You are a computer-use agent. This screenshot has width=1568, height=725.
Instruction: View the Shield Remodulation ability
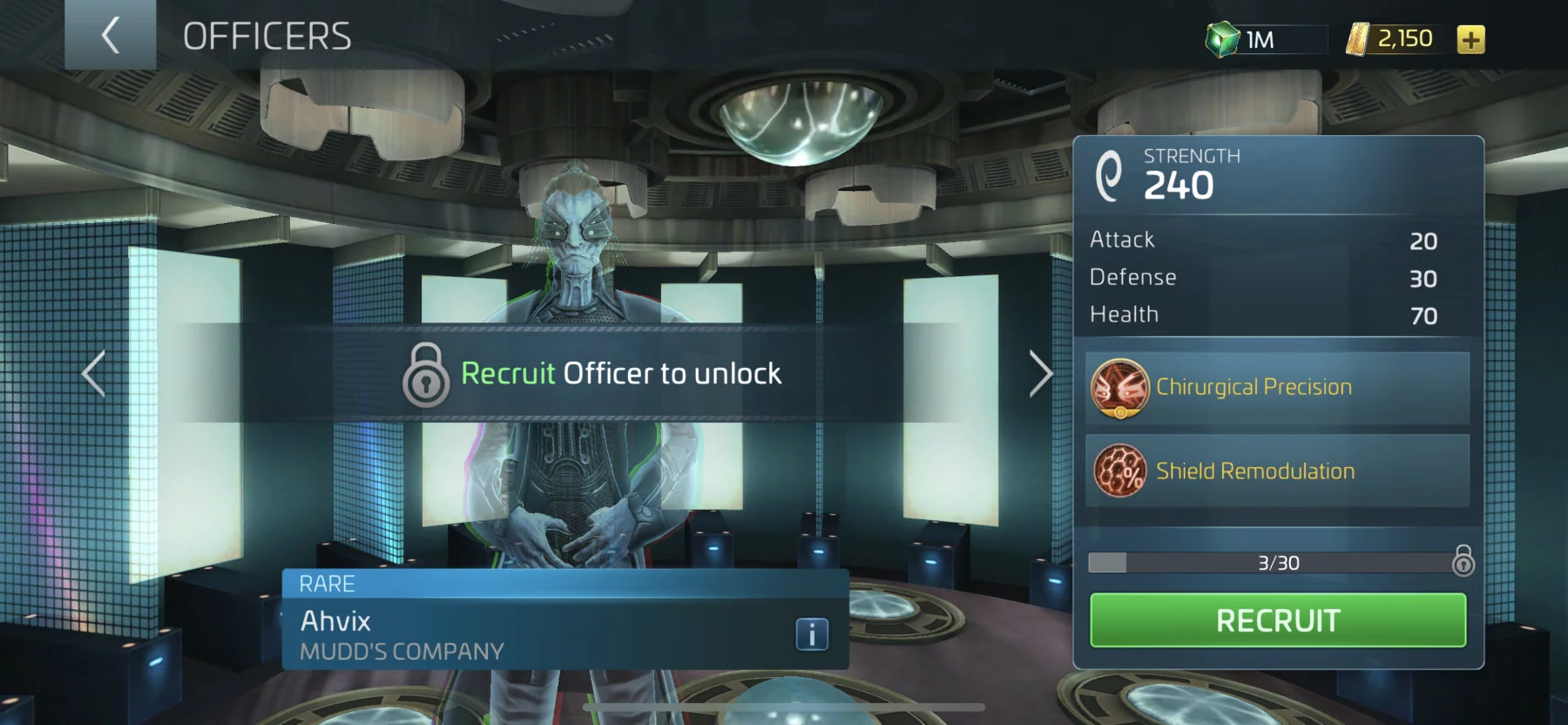(x=1277, y=471)
